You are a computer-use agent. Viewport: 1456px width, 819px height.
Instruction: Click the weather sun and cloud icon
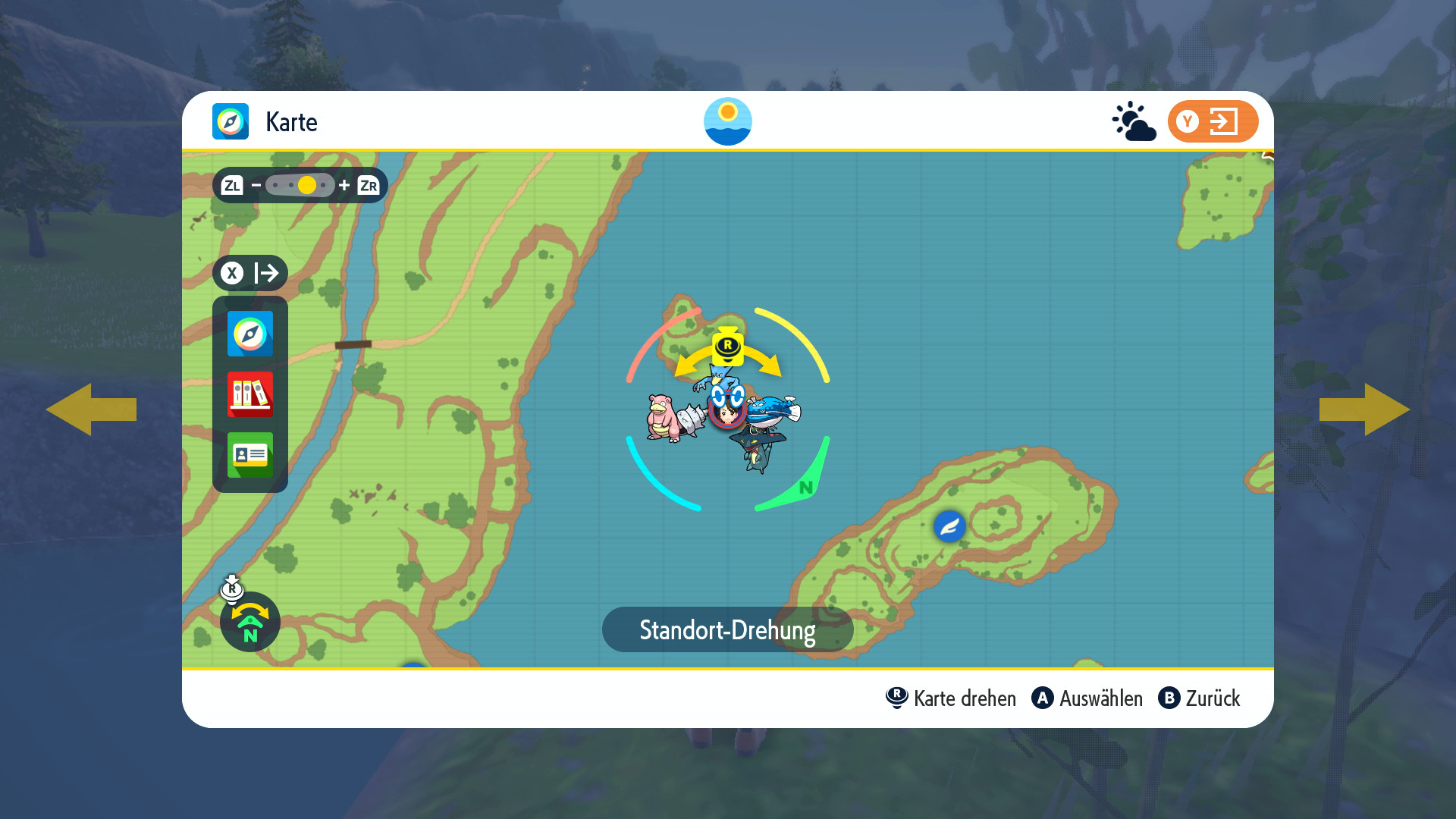(1134, 121)
